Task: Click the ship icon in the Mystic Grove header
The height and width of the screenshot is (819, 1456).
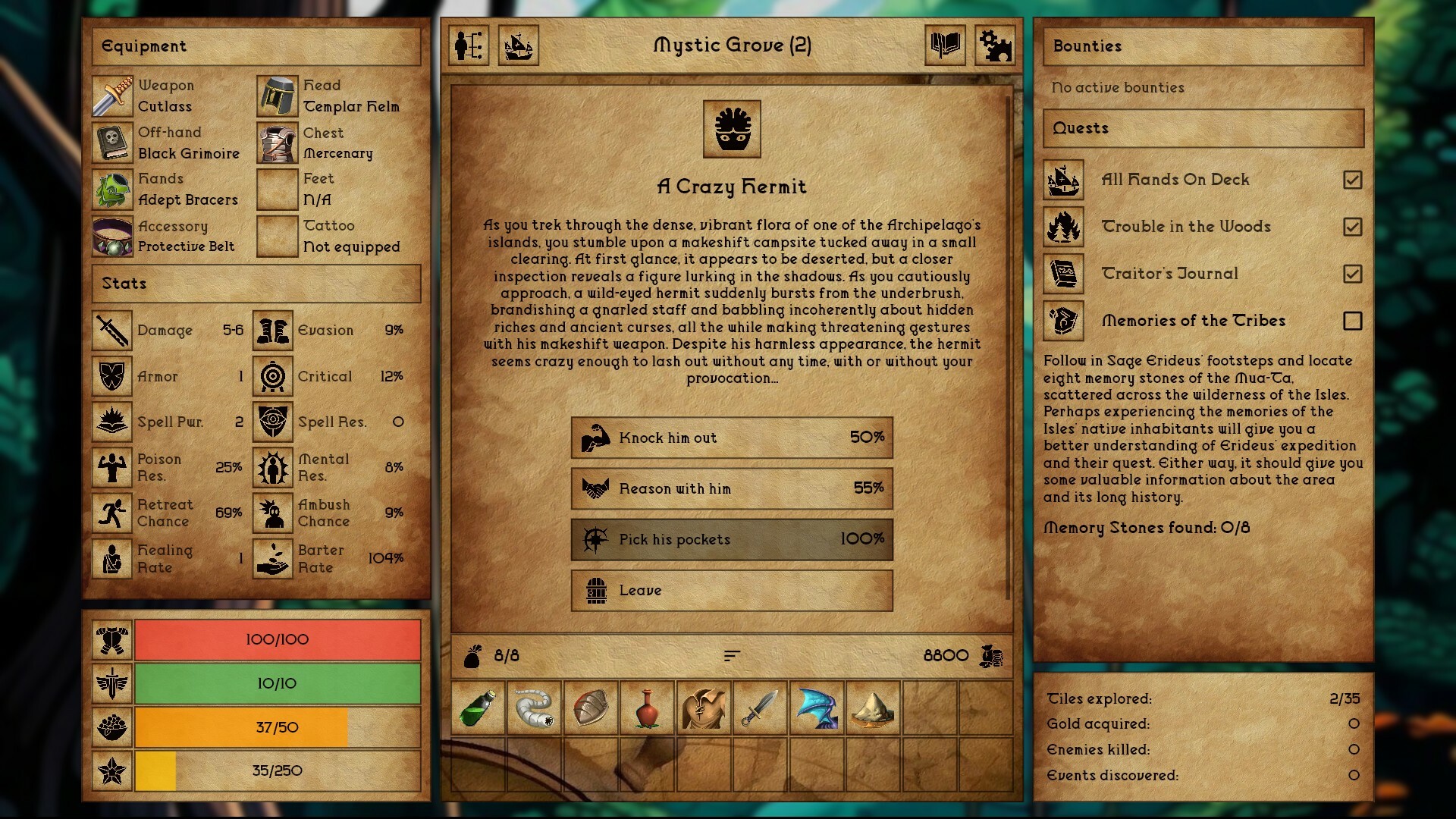Action: [519, 46]
